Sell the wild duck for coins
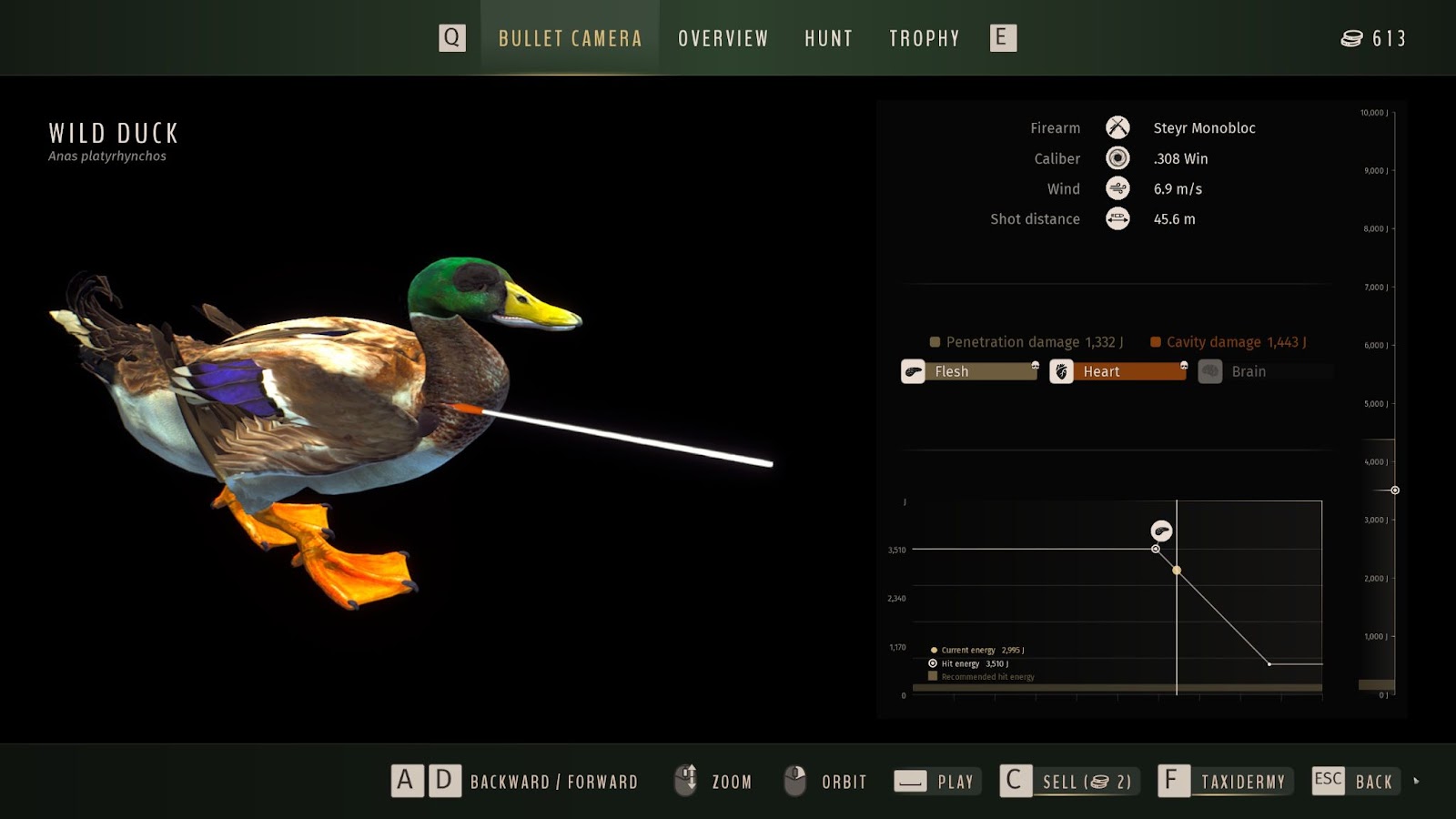Screen dimensions: 1456x819 tap(1070, 782)
